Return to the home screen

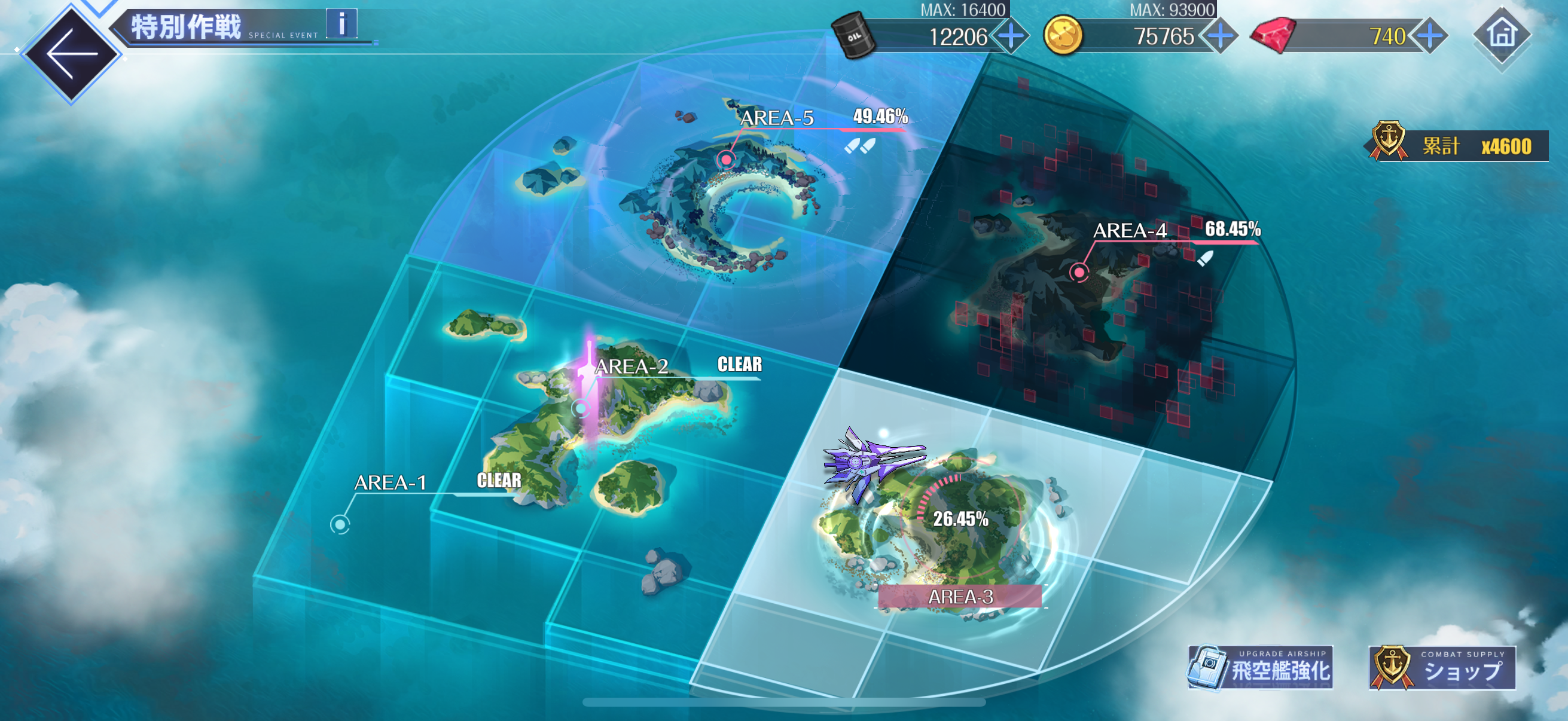pos(1501,34)
